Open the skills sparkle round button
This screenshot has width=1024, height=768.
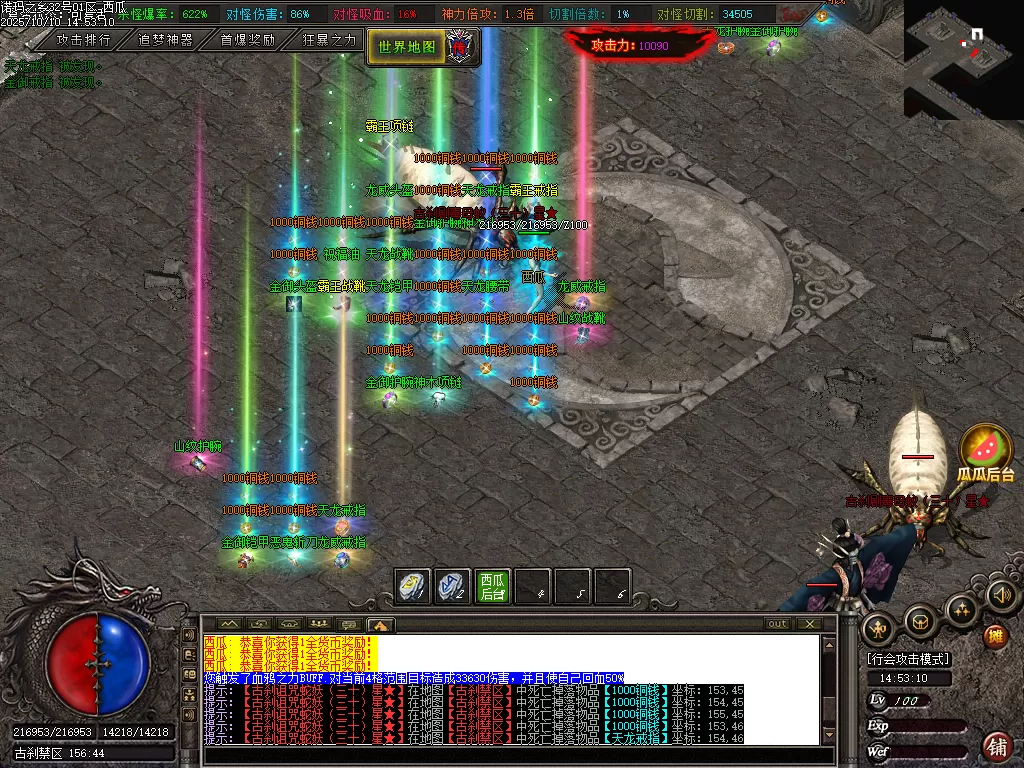pyautogui.click(x=961, y=608)
